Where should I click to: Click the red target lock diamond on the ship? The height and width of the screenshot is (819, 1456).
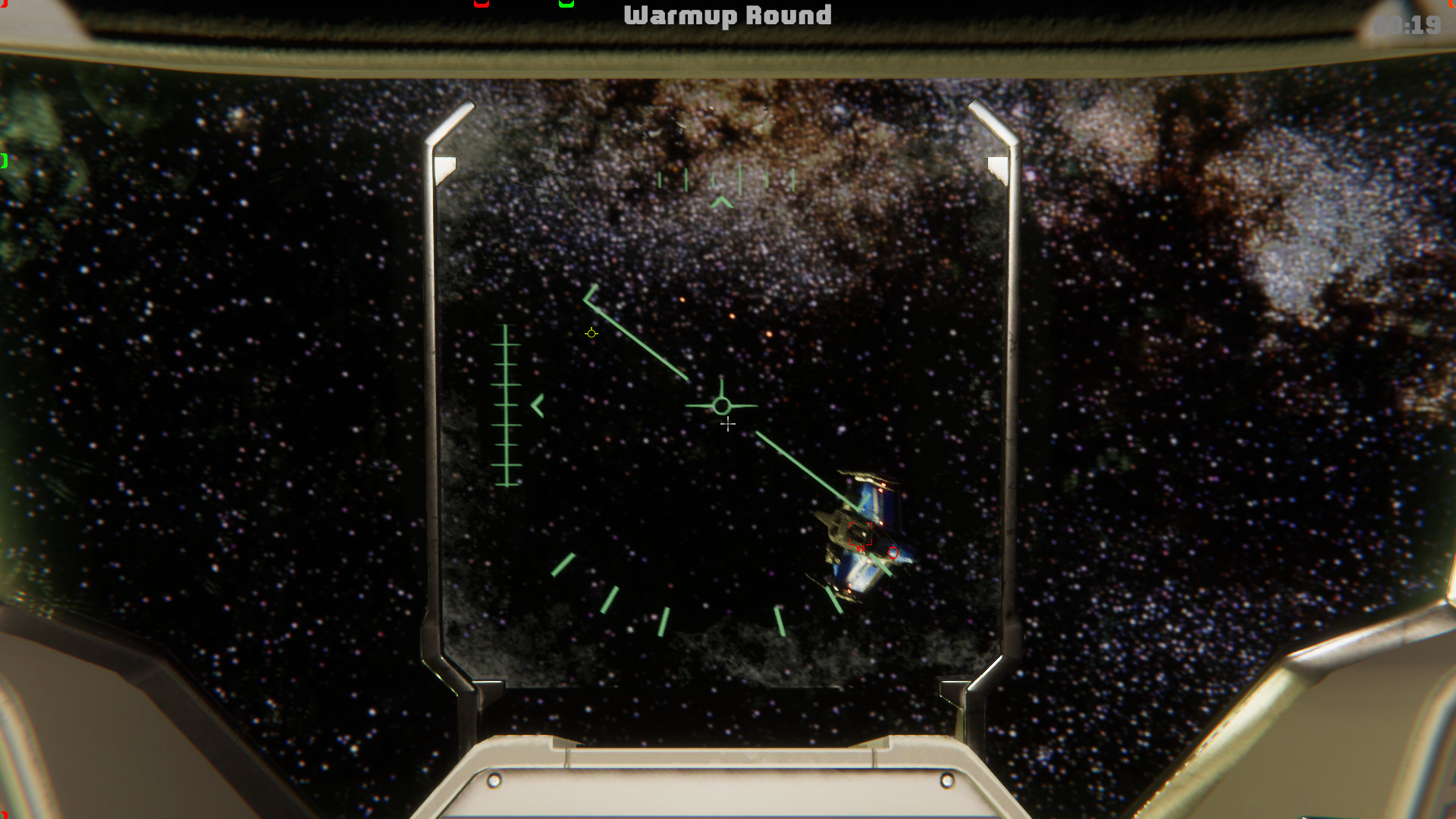(893, 552)
